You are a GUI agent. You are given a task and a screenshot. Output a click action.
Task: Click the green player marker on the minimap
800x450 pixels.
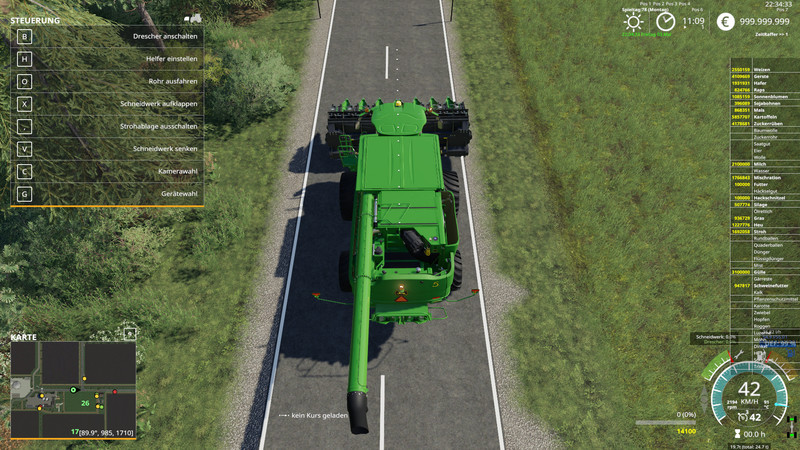(73, 388)
